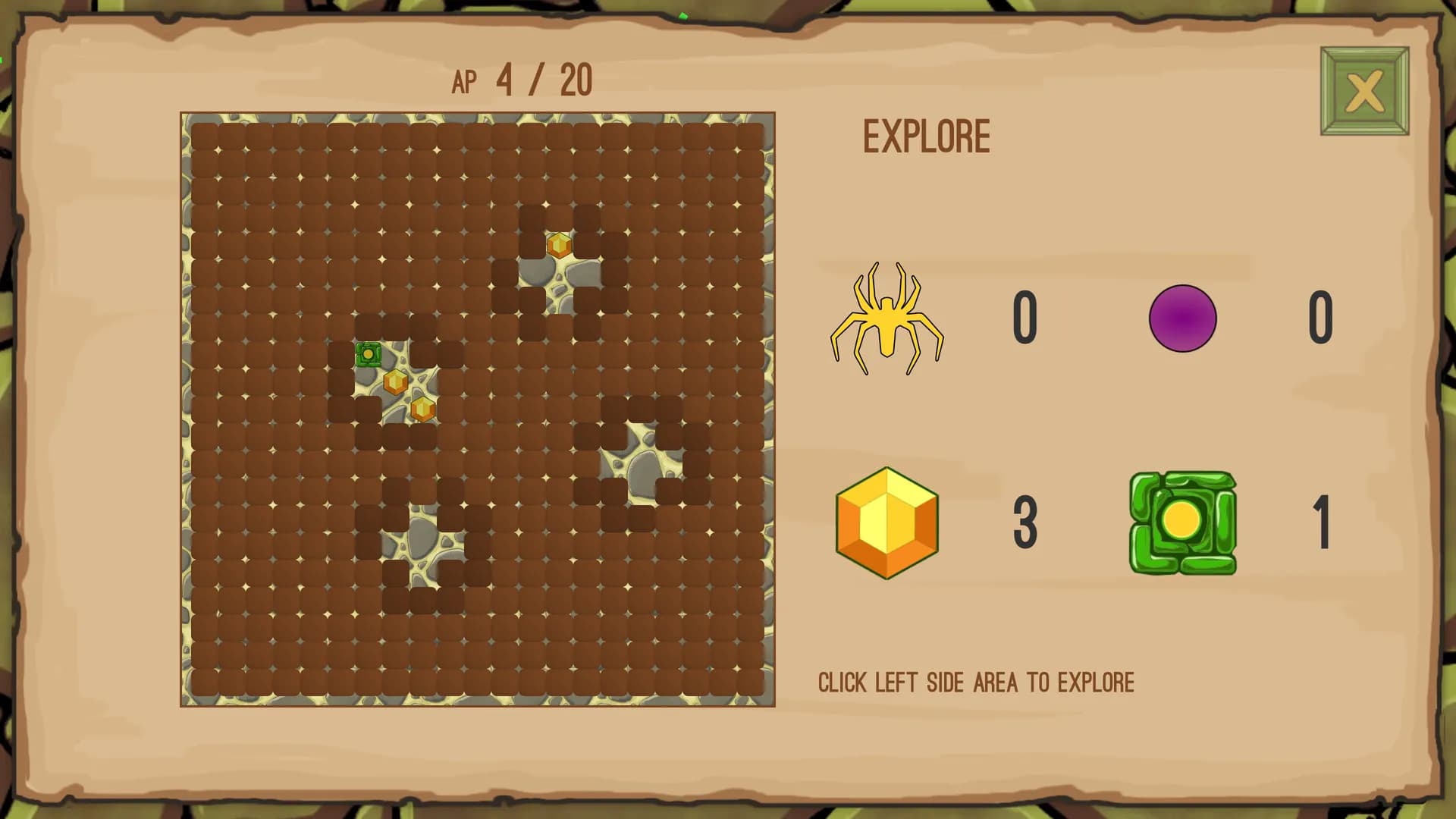The image size is (1456, 819).
Task: Close the Explore panel with the X button
Action: [x=1363, y=91]
